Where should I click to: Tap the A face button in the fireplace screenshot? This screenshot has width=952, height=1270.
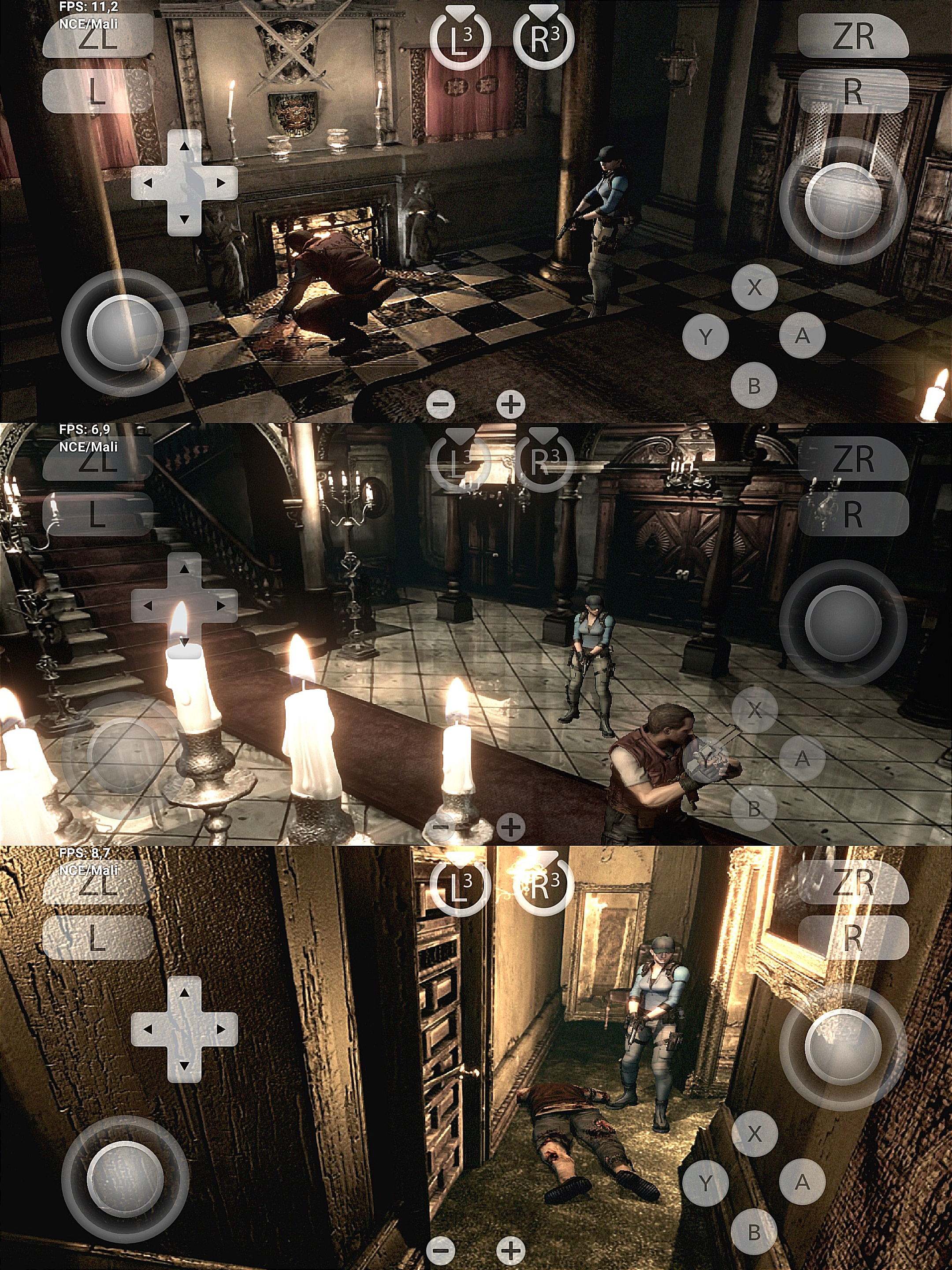coord(802,335)
